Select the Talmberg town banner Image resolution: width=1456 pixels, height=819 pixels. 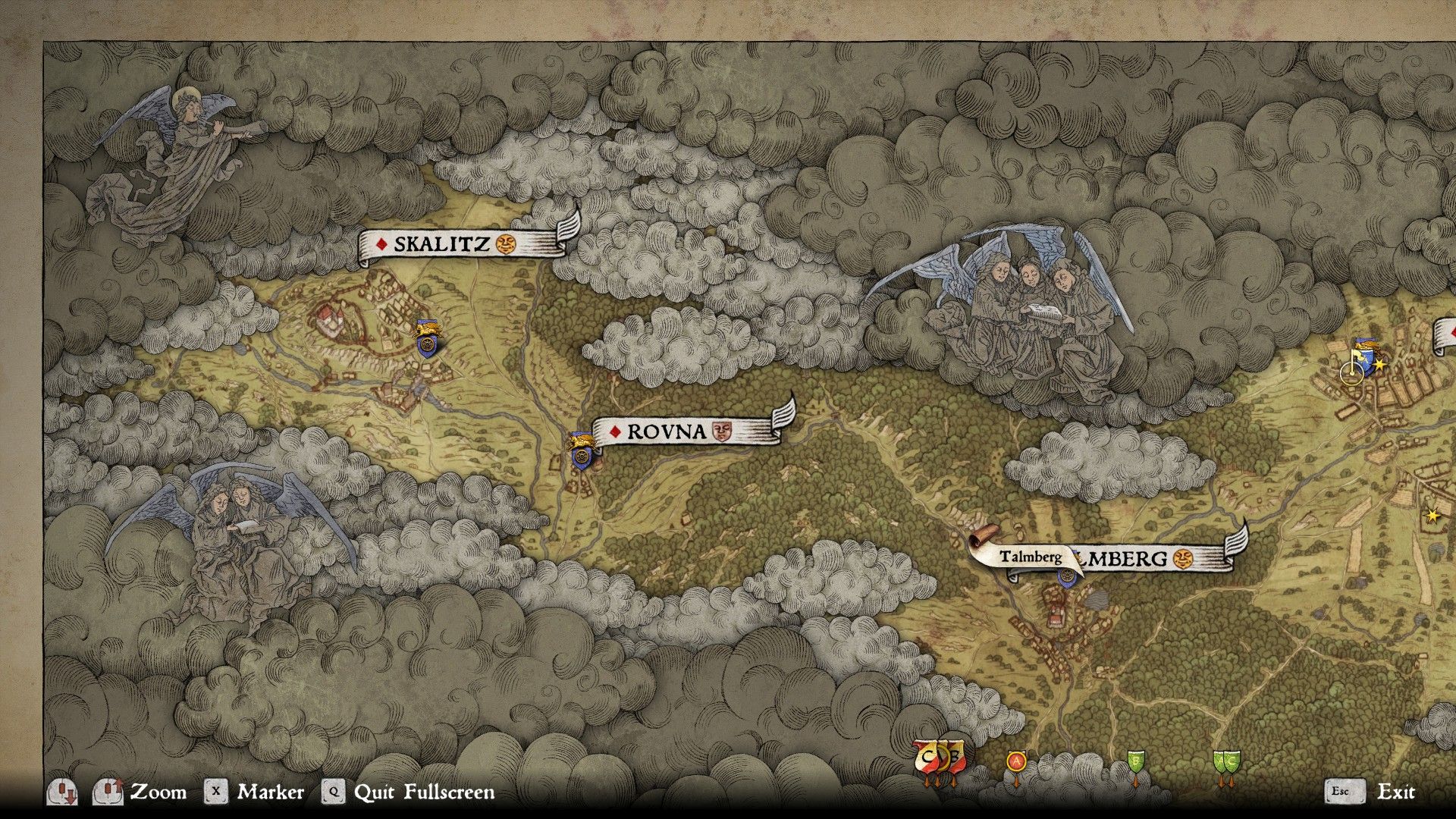click(1145, 560)
